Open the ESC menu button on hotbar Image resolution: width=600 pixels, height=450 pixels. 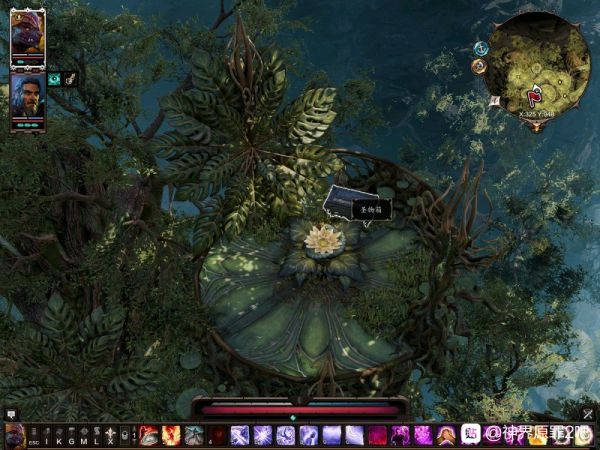click(x=34, y=436)
